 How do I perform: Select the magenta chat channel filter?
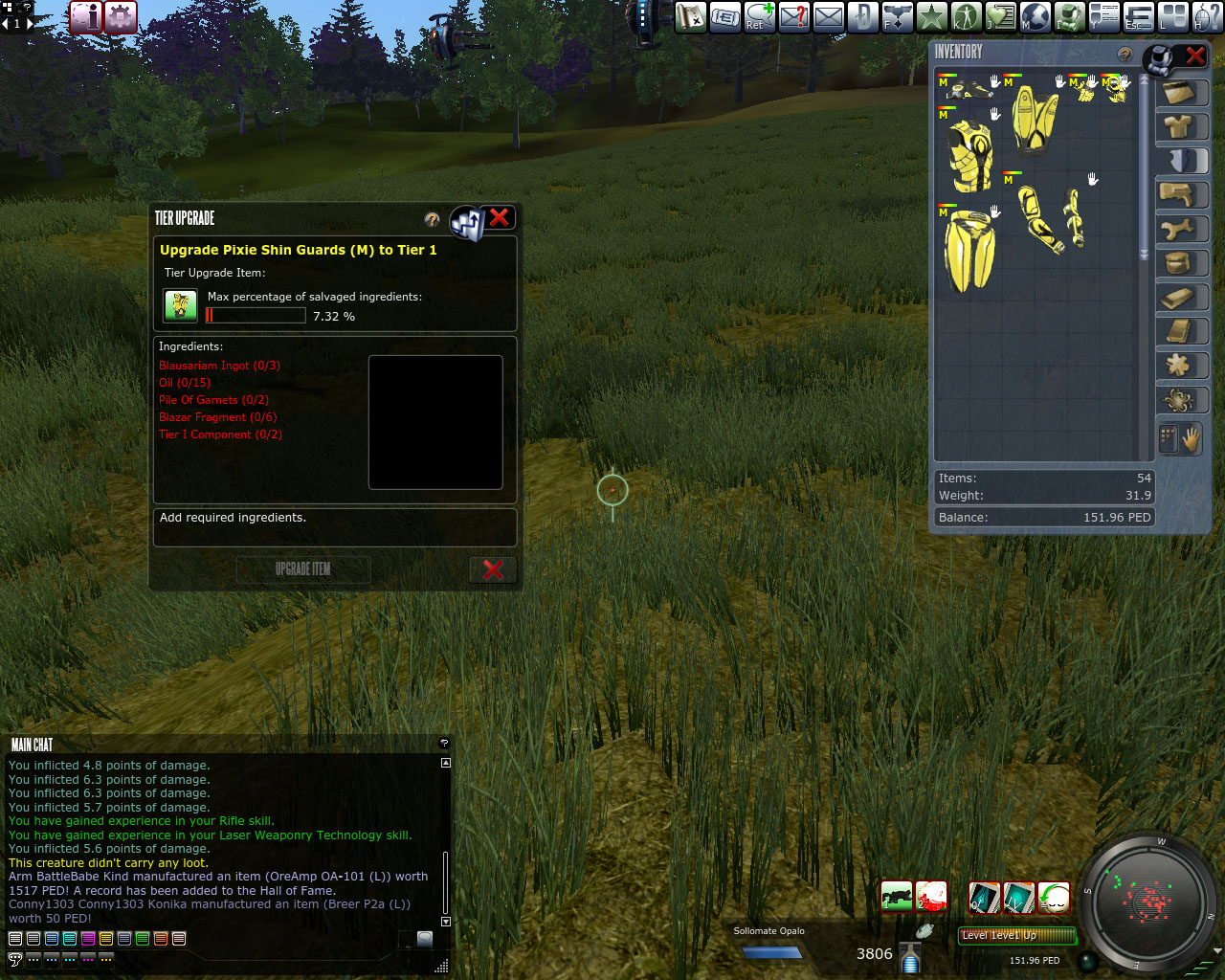tap(88, 939)
